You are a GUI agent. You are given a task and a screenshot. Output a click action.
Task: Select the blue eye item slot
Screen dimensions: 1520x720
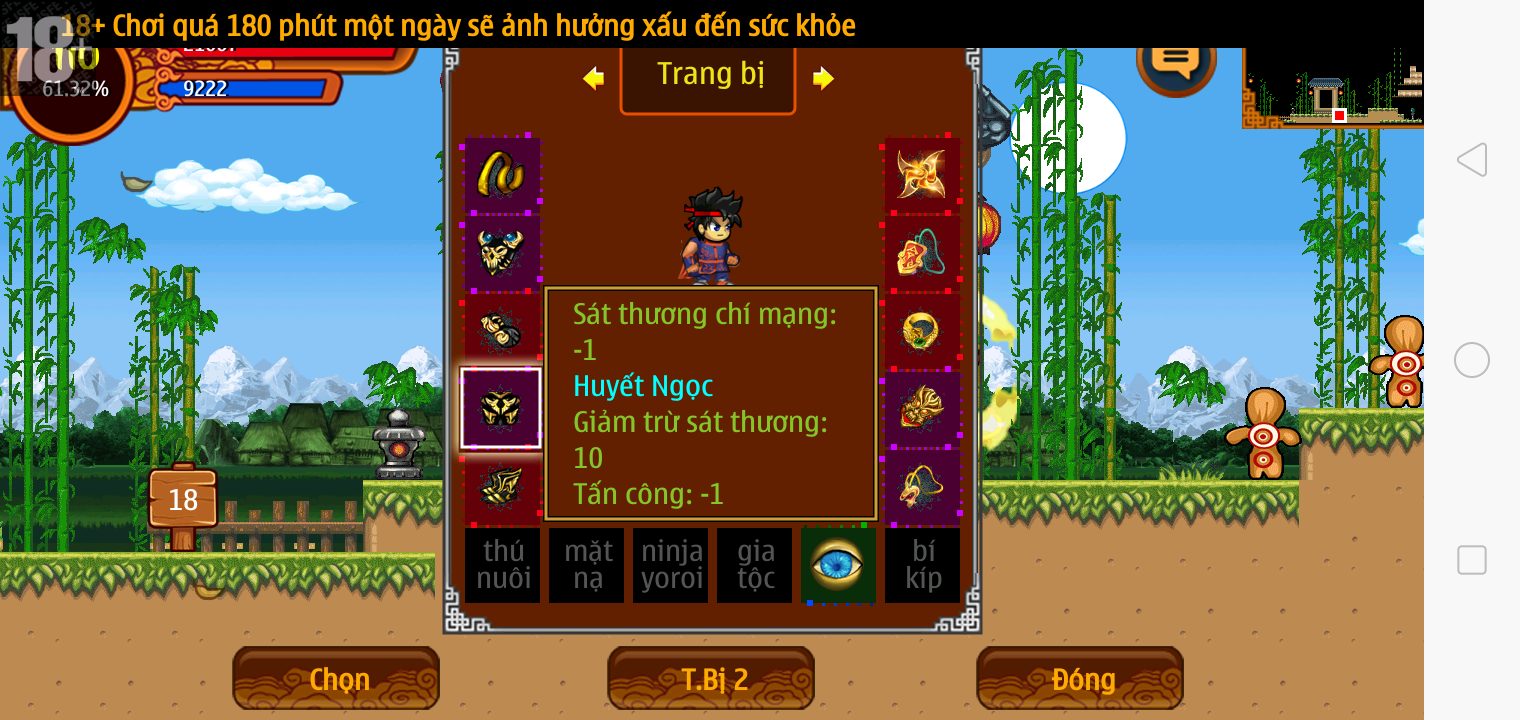(837, 565)
